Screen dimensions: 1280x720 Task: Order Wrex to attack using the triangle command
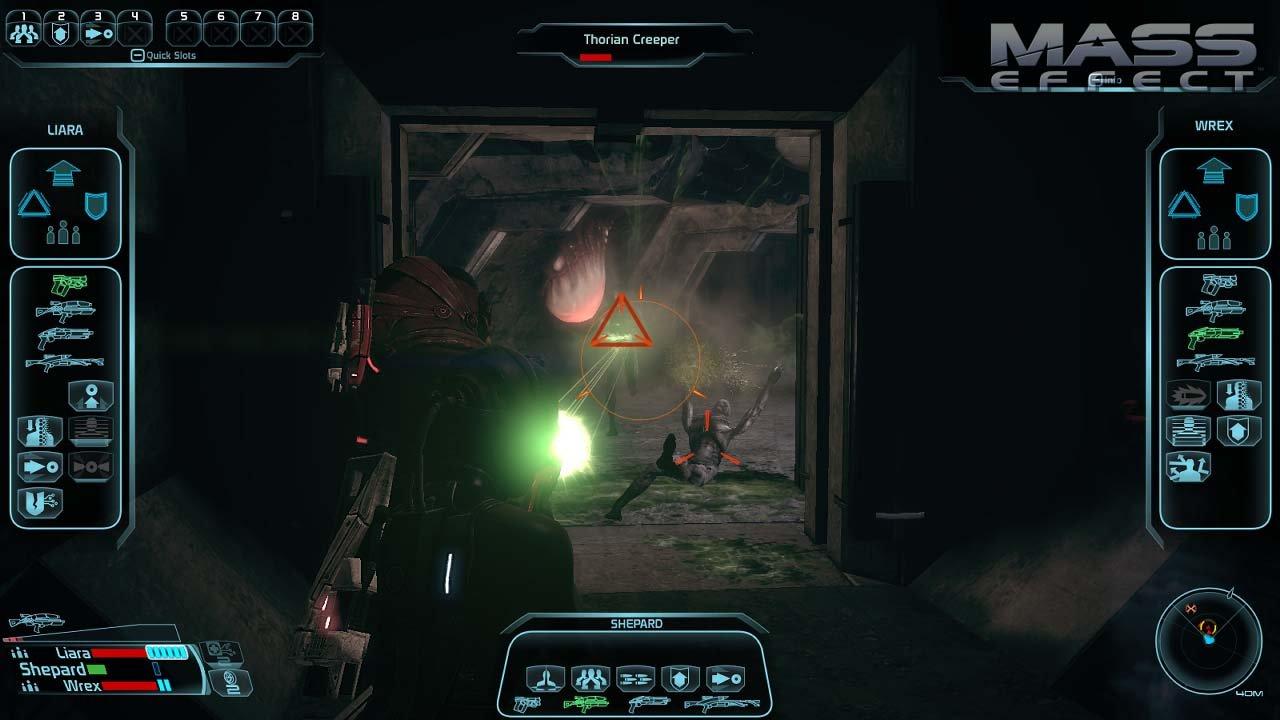click(x=1184, y=205)
